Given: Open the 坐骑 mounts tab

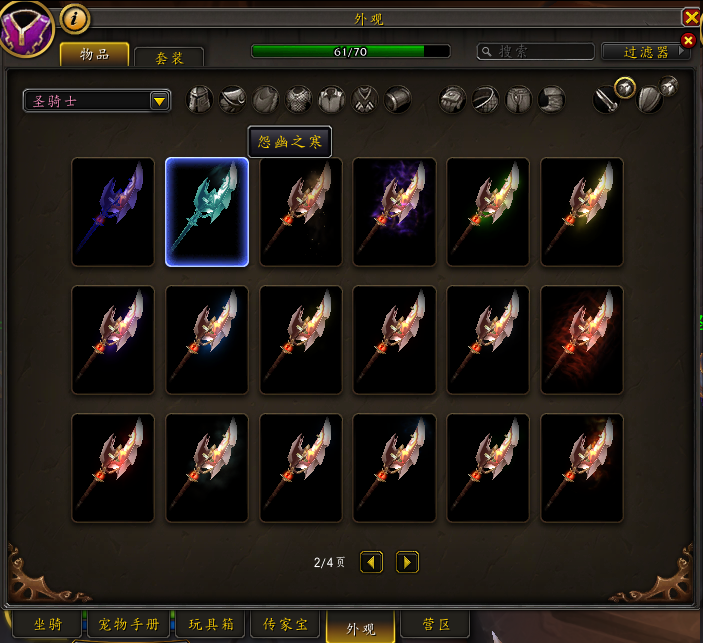Looking at the screenshot, I should tap(47, 625).
